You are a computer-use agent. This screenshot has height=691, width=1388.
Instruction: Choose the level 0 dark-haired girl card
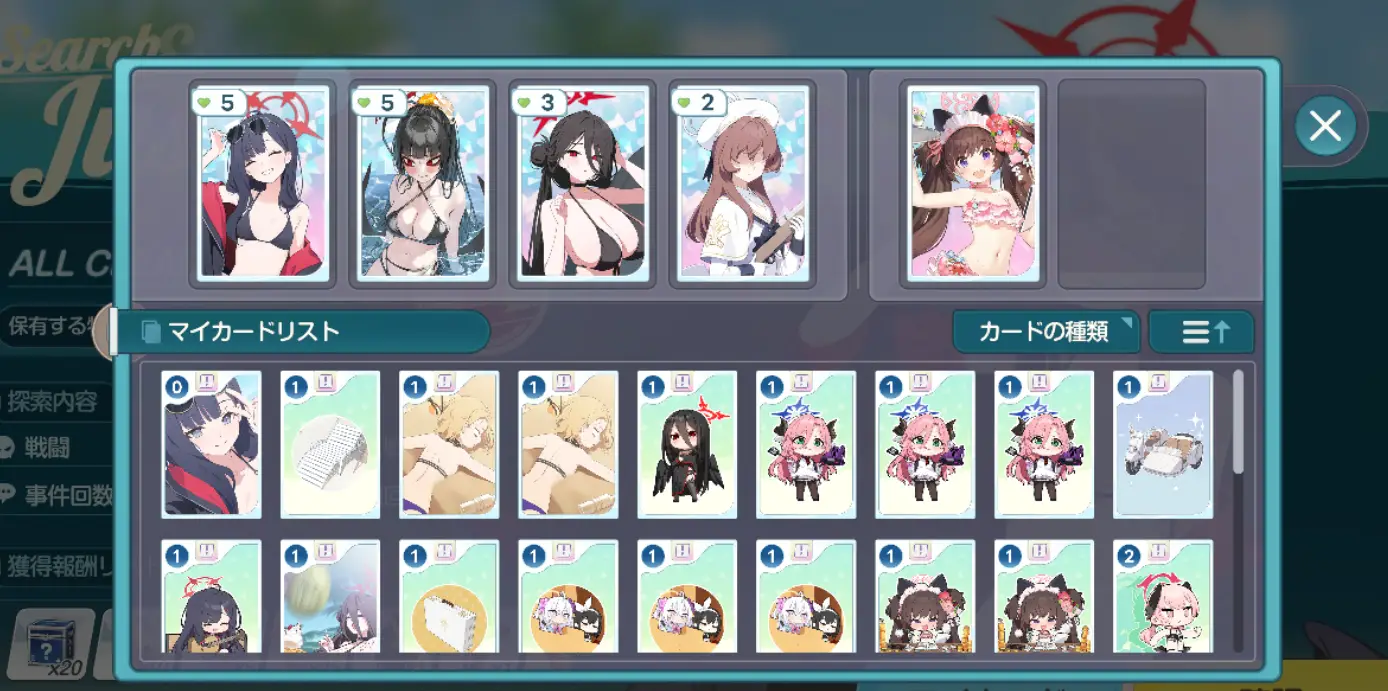211,444
